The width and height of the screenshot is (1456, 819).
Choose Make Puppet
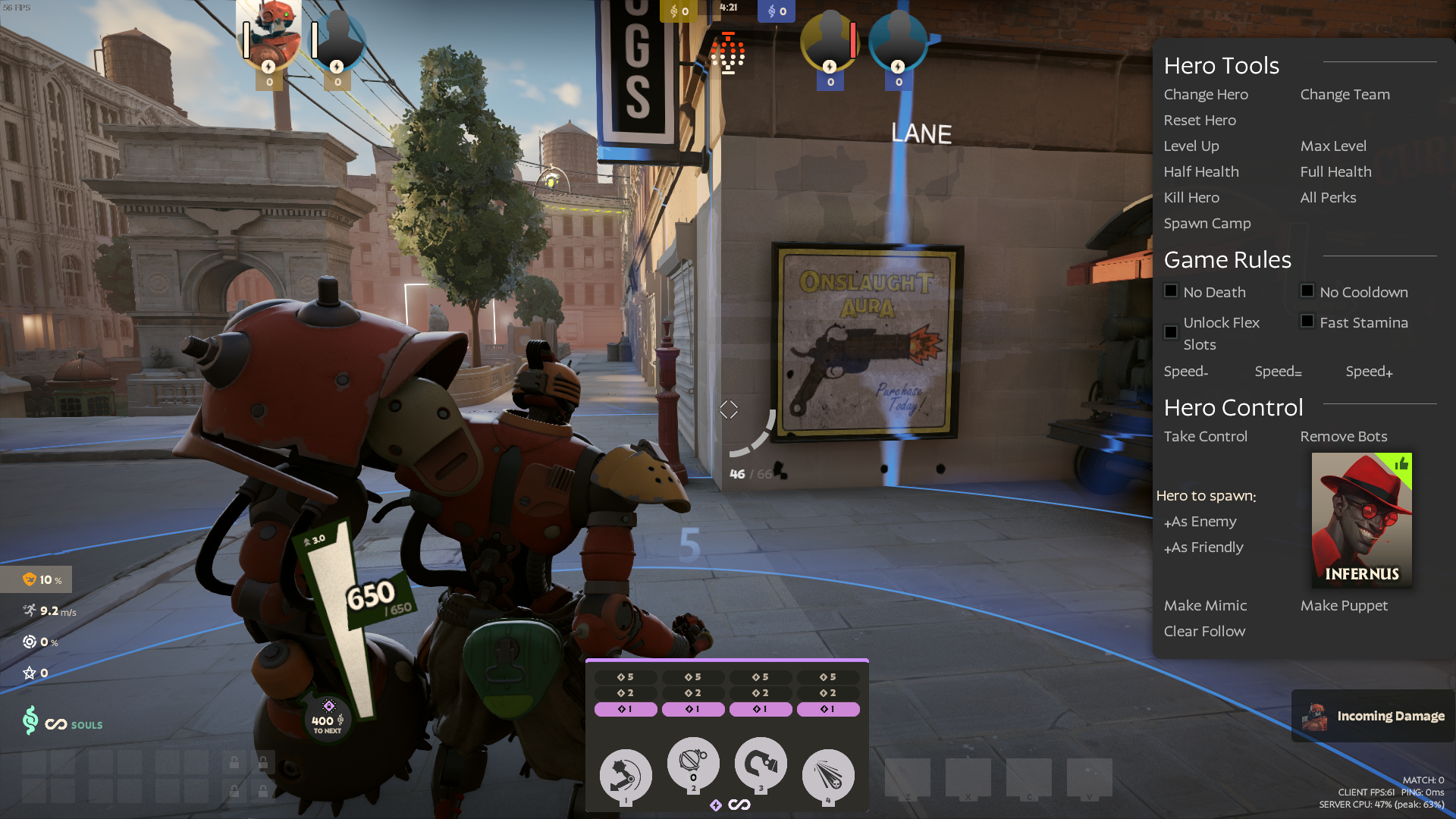(1344, 606)
